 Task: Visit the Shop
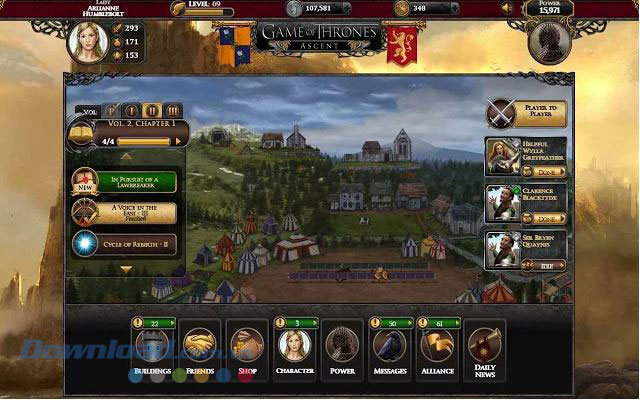tap(247, 345)
